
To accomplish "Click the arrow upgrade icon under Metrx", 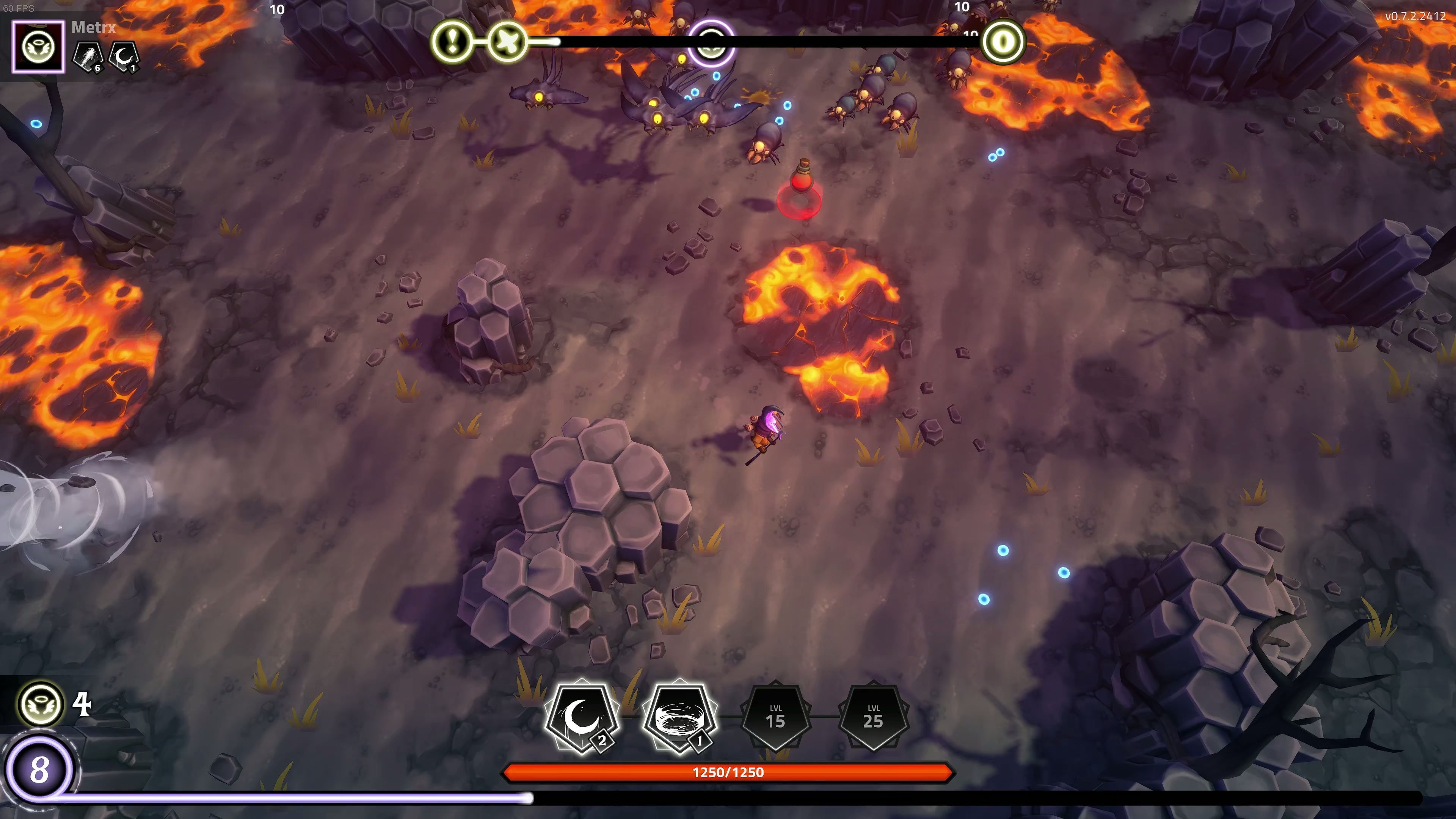I will pyautogui.click(x=89, y=56).
